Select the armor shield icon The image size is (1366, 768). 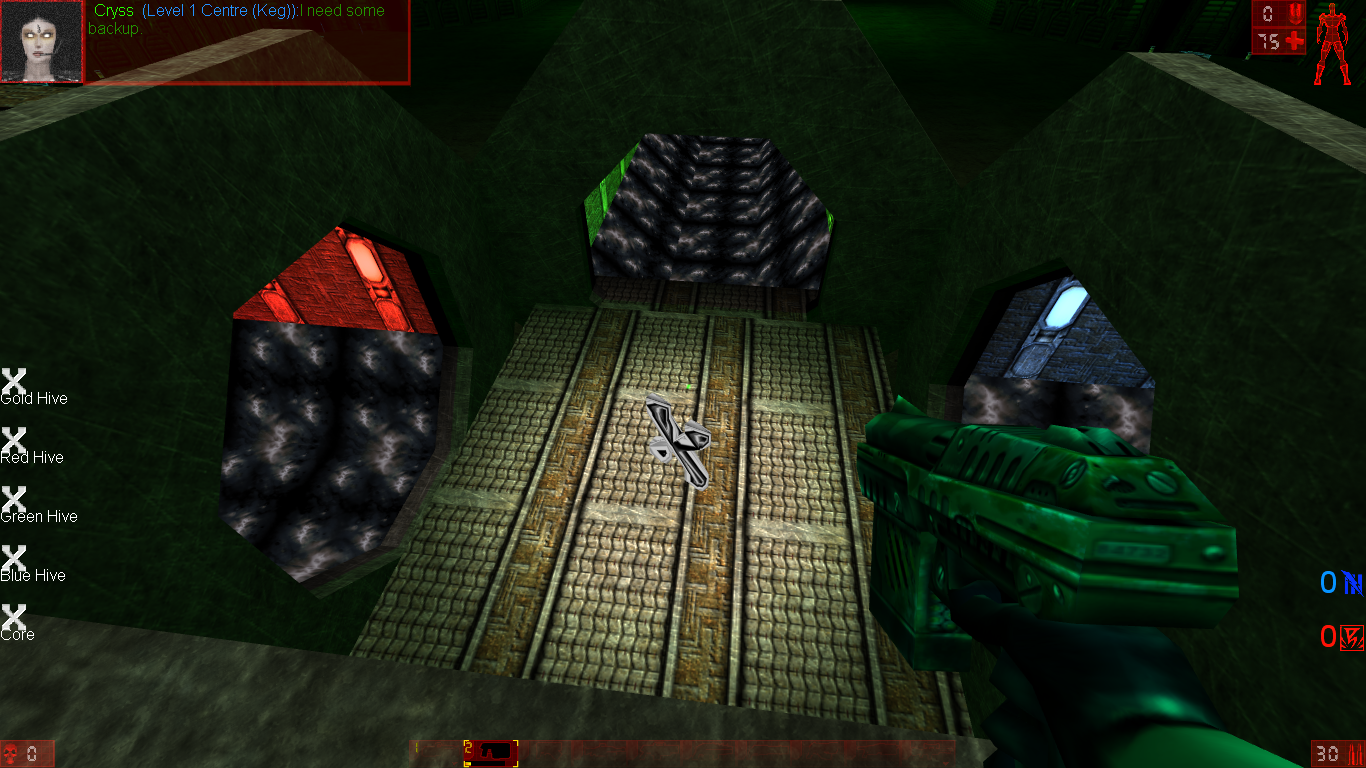(1296, 14)
